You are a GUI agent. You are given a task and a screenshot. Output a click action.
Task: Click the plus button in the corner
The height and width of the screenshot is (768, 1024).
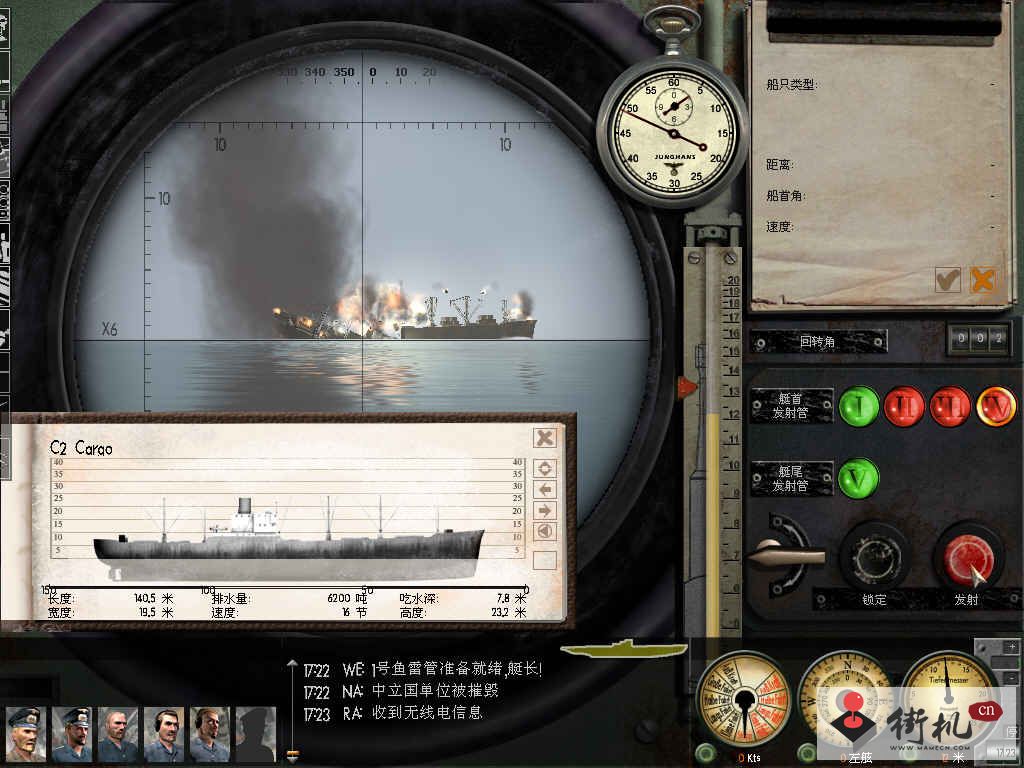(x=1010, y=647)
